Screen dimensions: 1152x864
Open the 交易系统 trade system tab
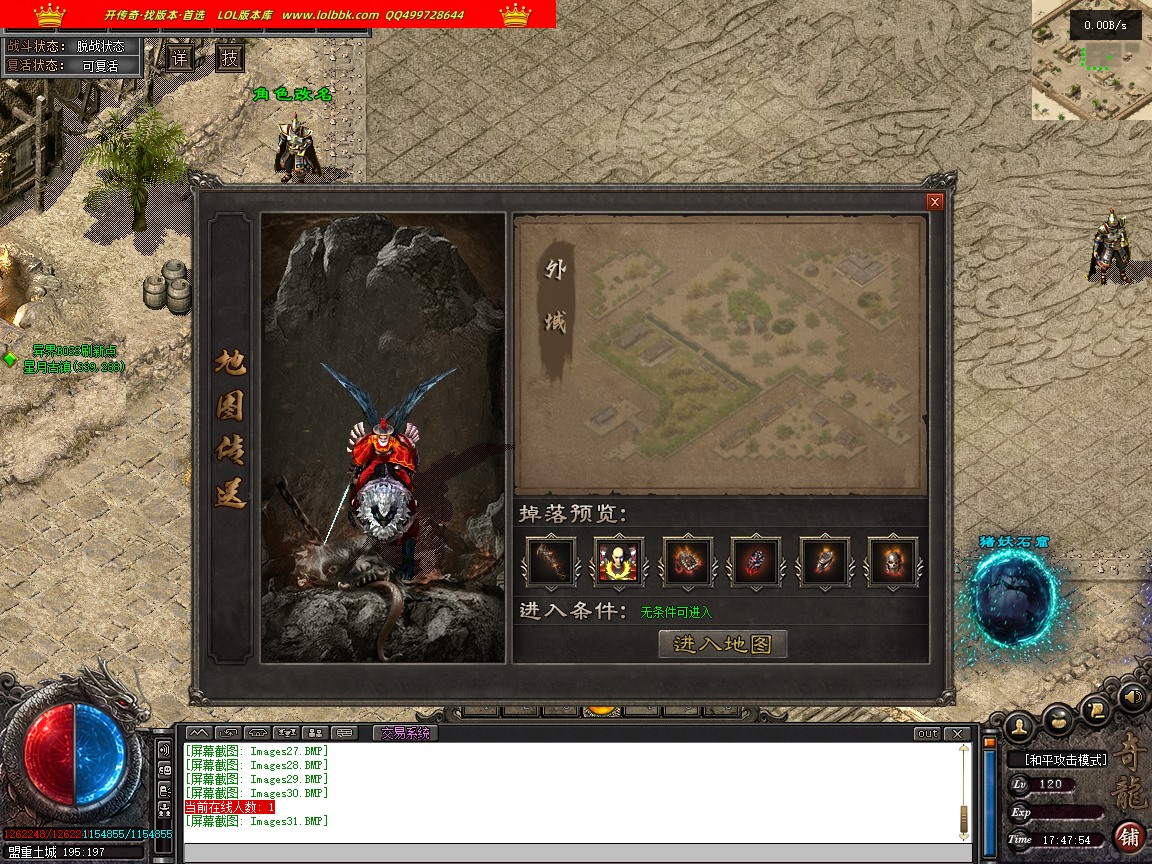(404, 733)
